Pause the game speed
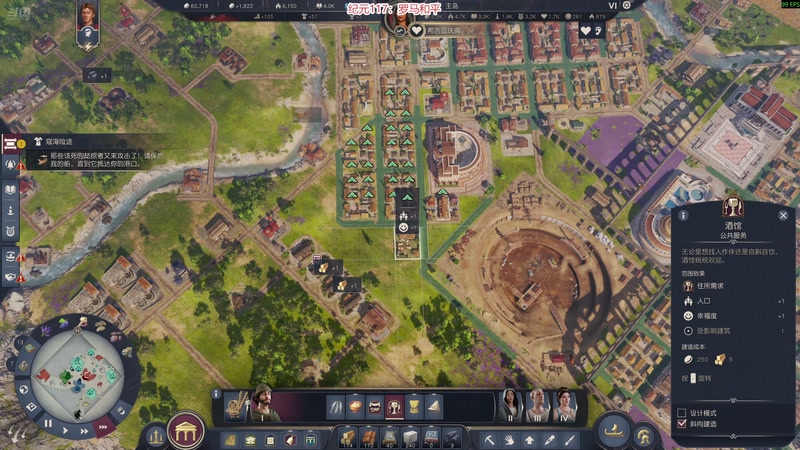The height and width of the screenshot is (450, 800). pos(47,423)
